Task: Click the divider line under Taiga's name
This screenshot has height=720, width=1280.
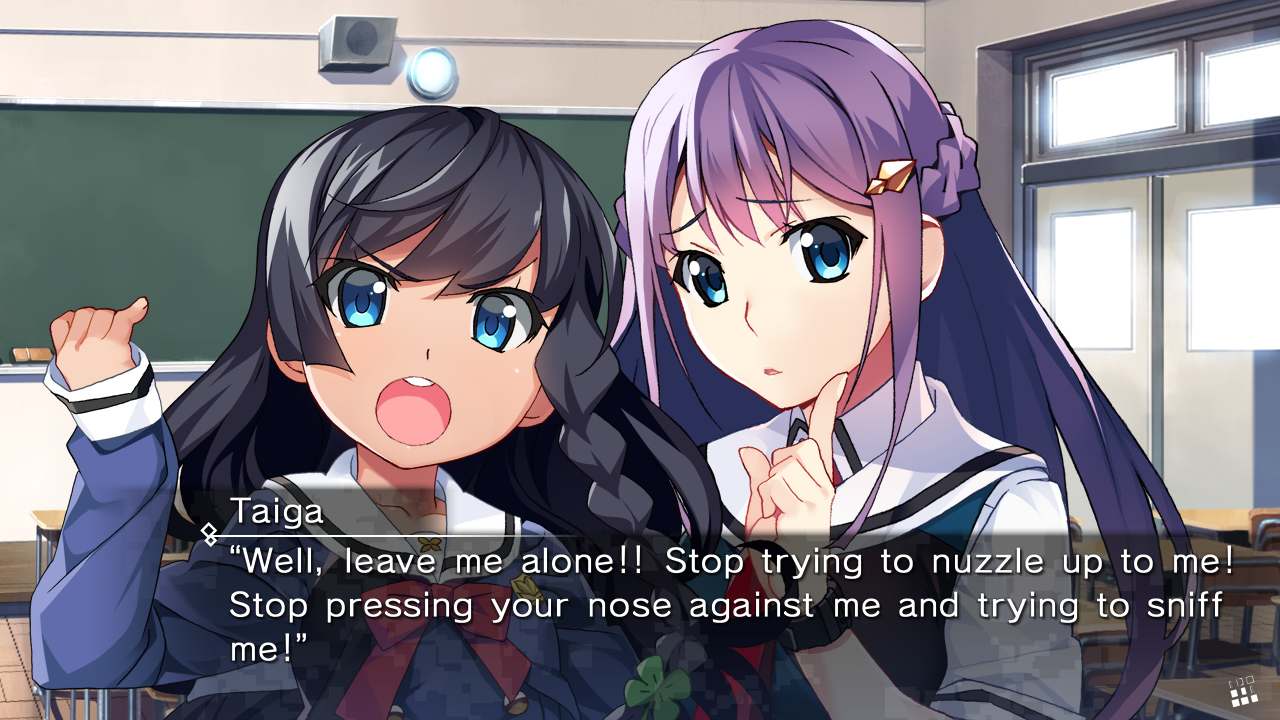Action: pos(400,533)
